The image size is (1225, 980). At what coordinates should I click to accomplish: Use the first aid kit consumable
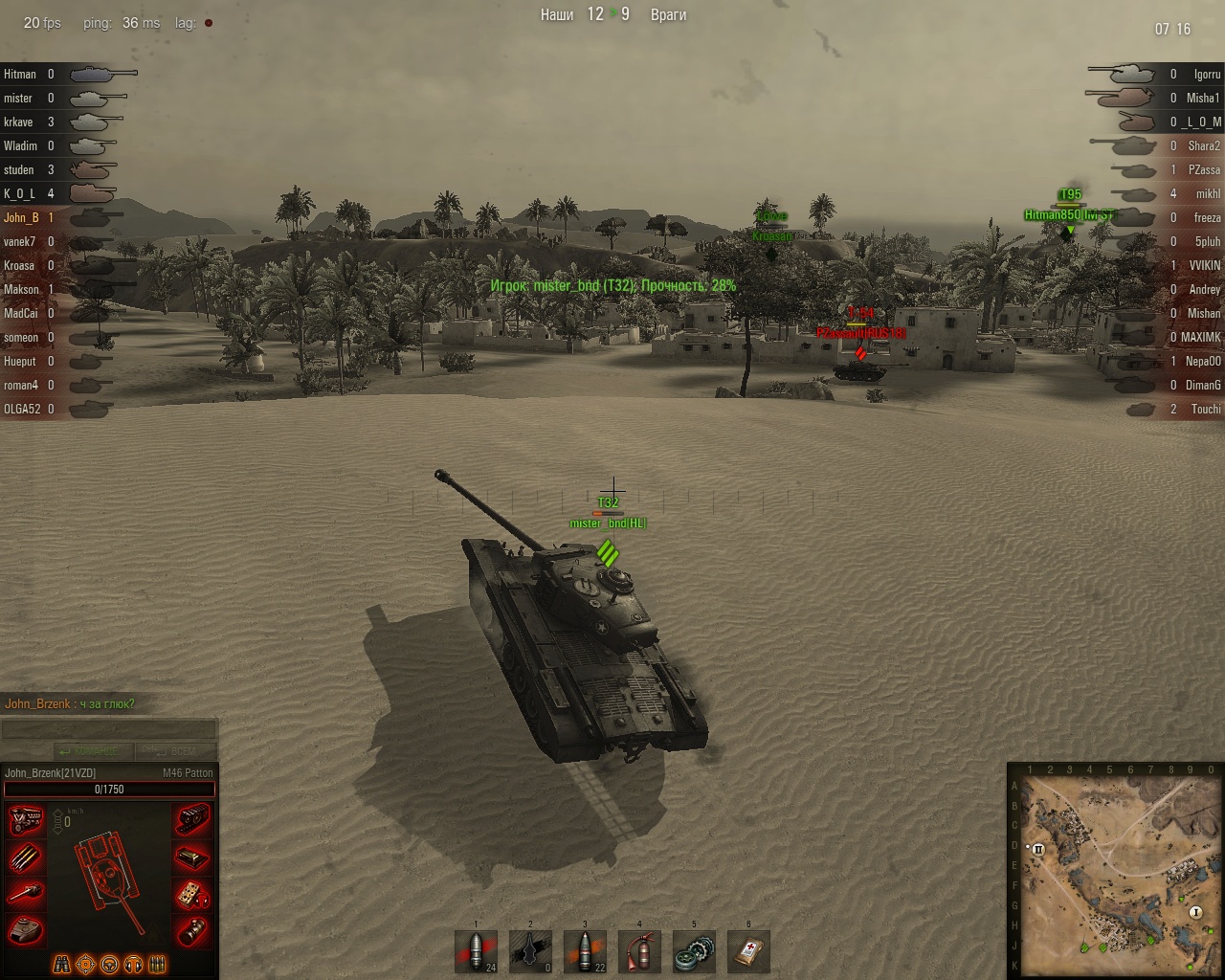[x=748, y=952]
